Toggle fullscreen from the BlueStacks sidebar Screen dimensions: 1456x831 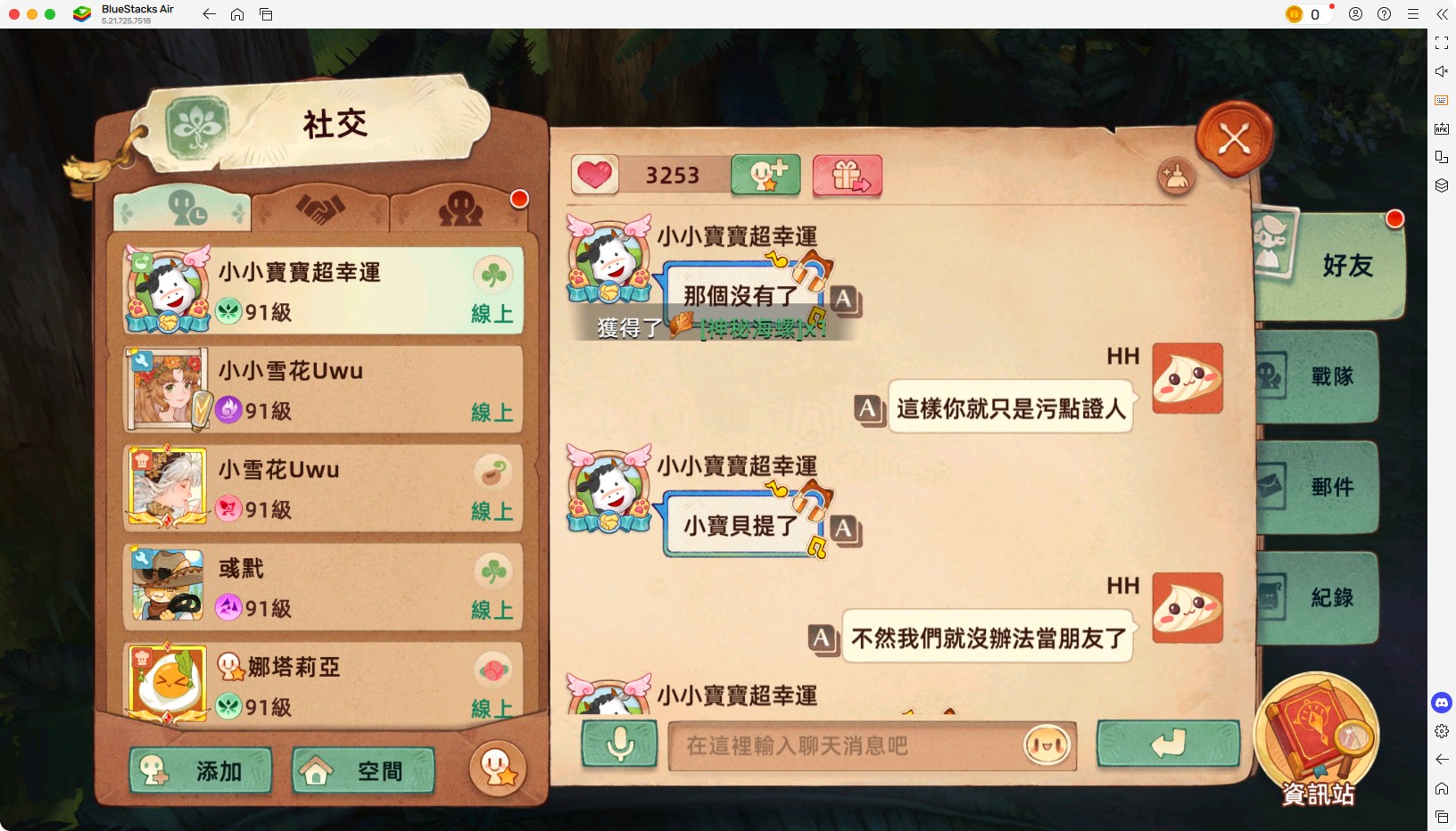coord(1443,43)
